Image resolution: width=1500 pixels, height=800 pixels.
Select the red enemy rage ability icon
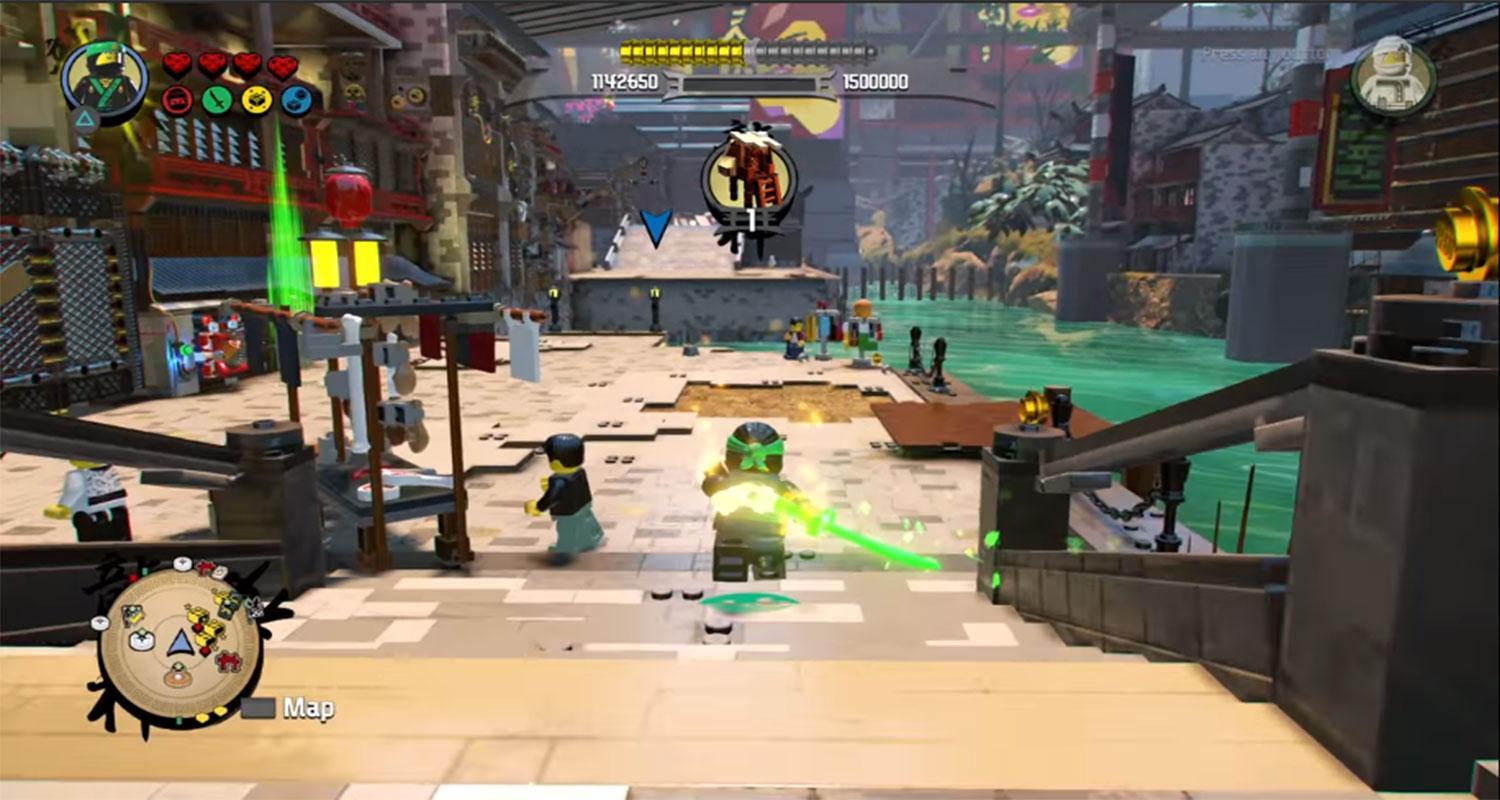point(178,101)
